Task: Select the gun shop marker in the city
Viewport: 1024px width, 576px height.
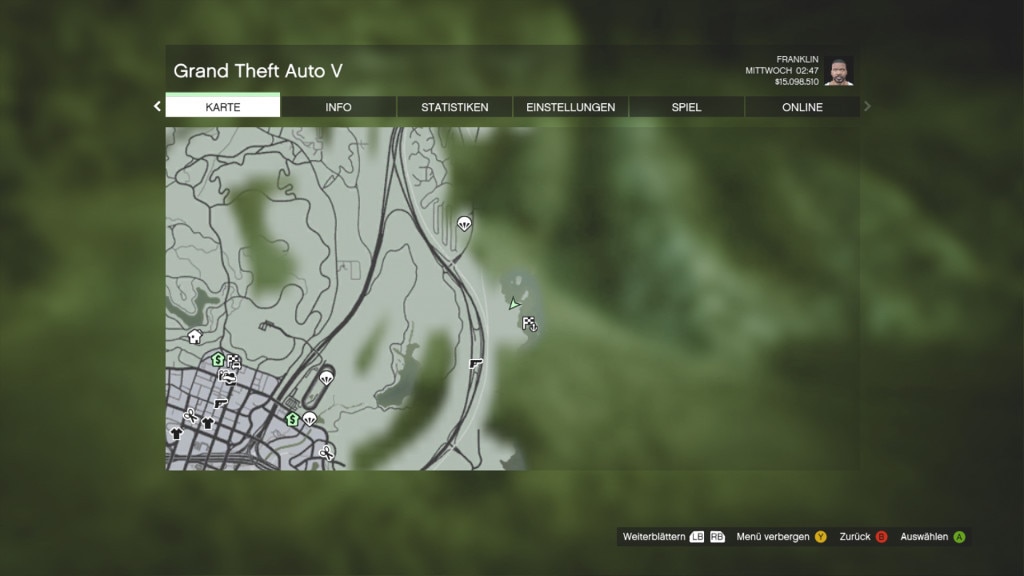Action: pyautogui.click(x=220, y=403)
